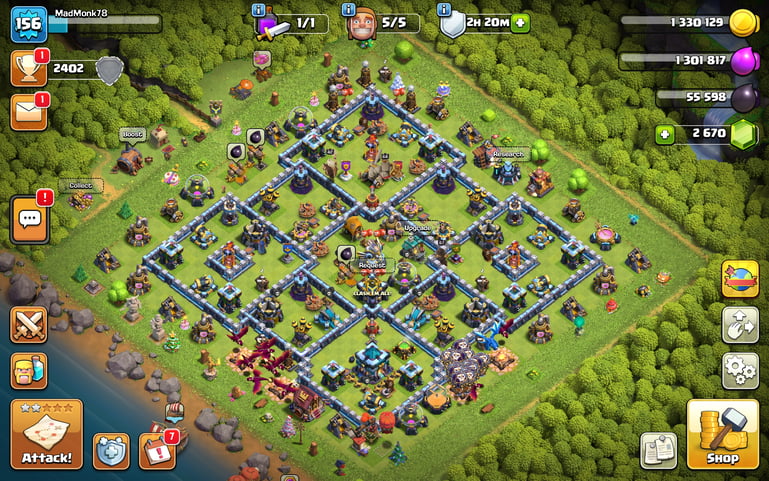Open the crossed swords clan war button
The height and width of the screenshot is (481, 769).
coord(29,325)
